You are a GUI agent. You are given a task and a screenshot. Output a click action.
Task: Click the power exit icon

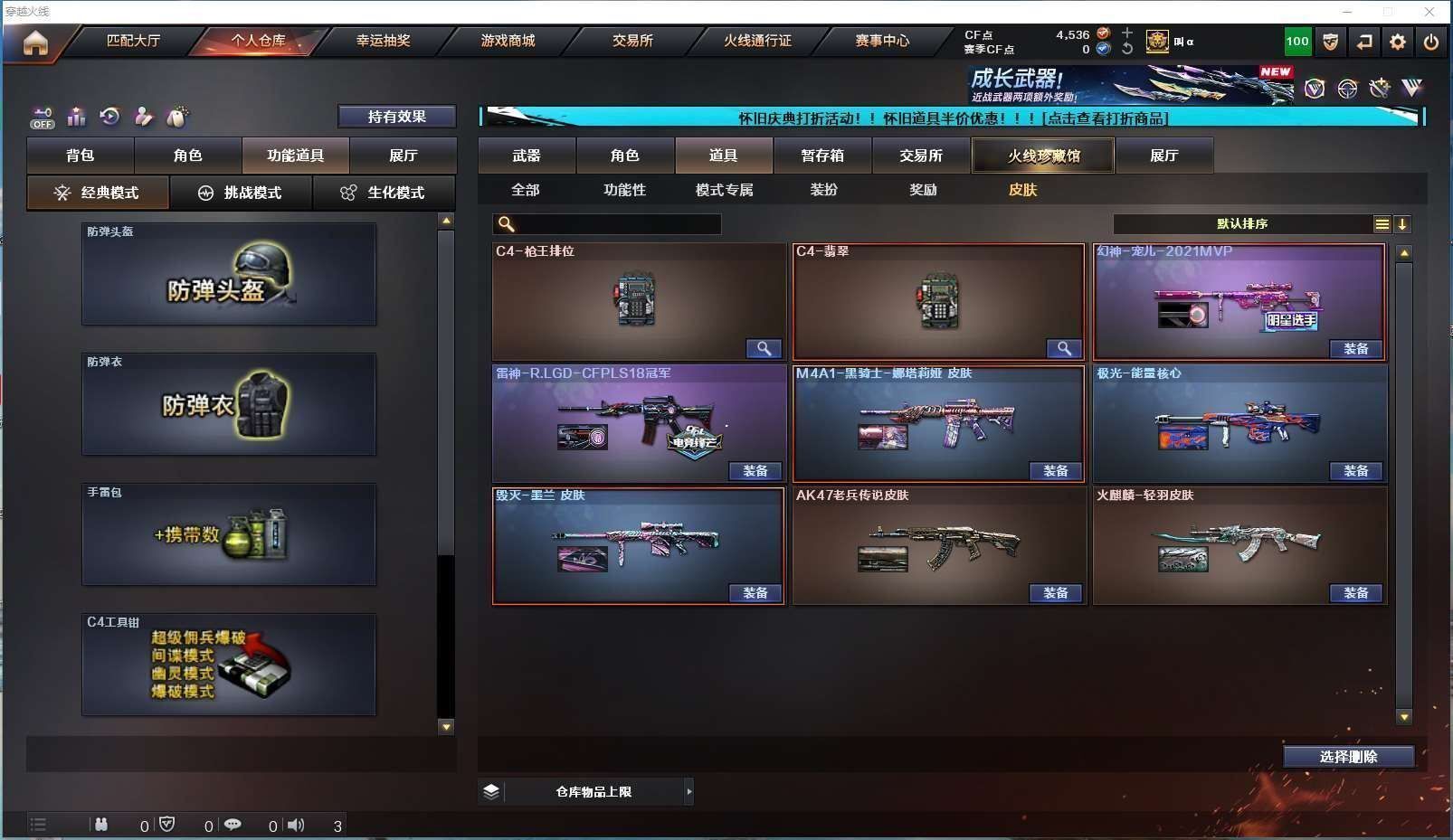coord(1430,42)
